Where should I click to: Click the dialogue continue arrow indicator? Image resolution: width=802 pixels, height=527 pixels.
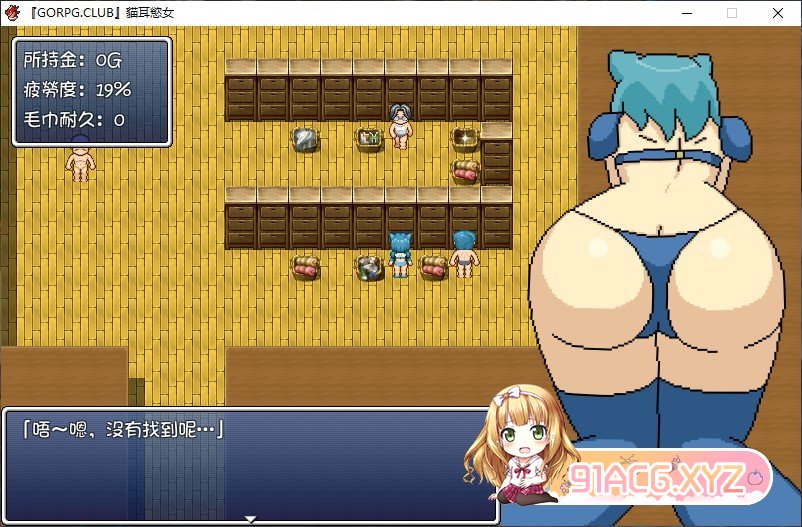251,518
